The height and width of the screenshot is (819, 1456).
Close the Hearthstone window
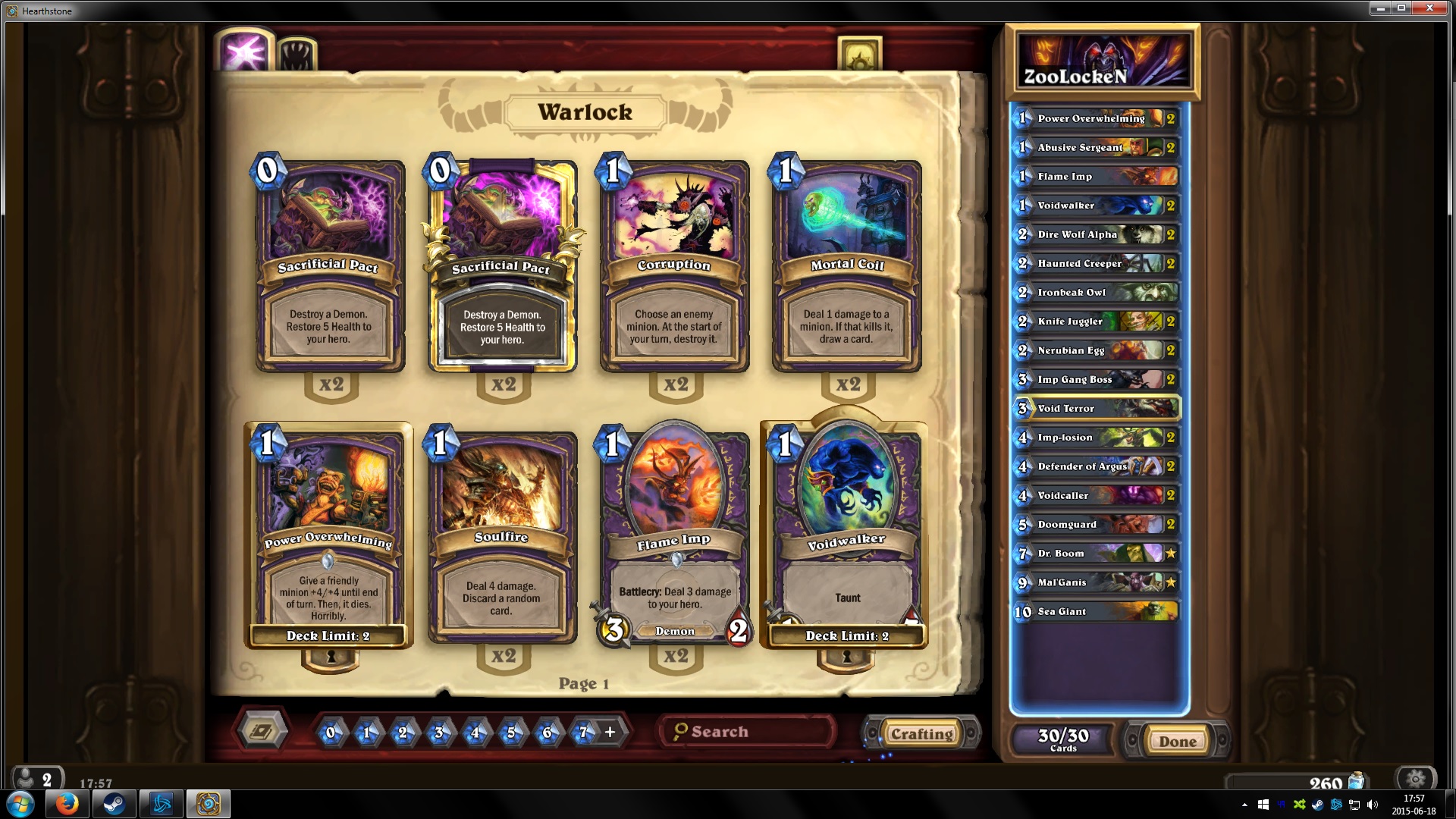[x=1429, y=8]
